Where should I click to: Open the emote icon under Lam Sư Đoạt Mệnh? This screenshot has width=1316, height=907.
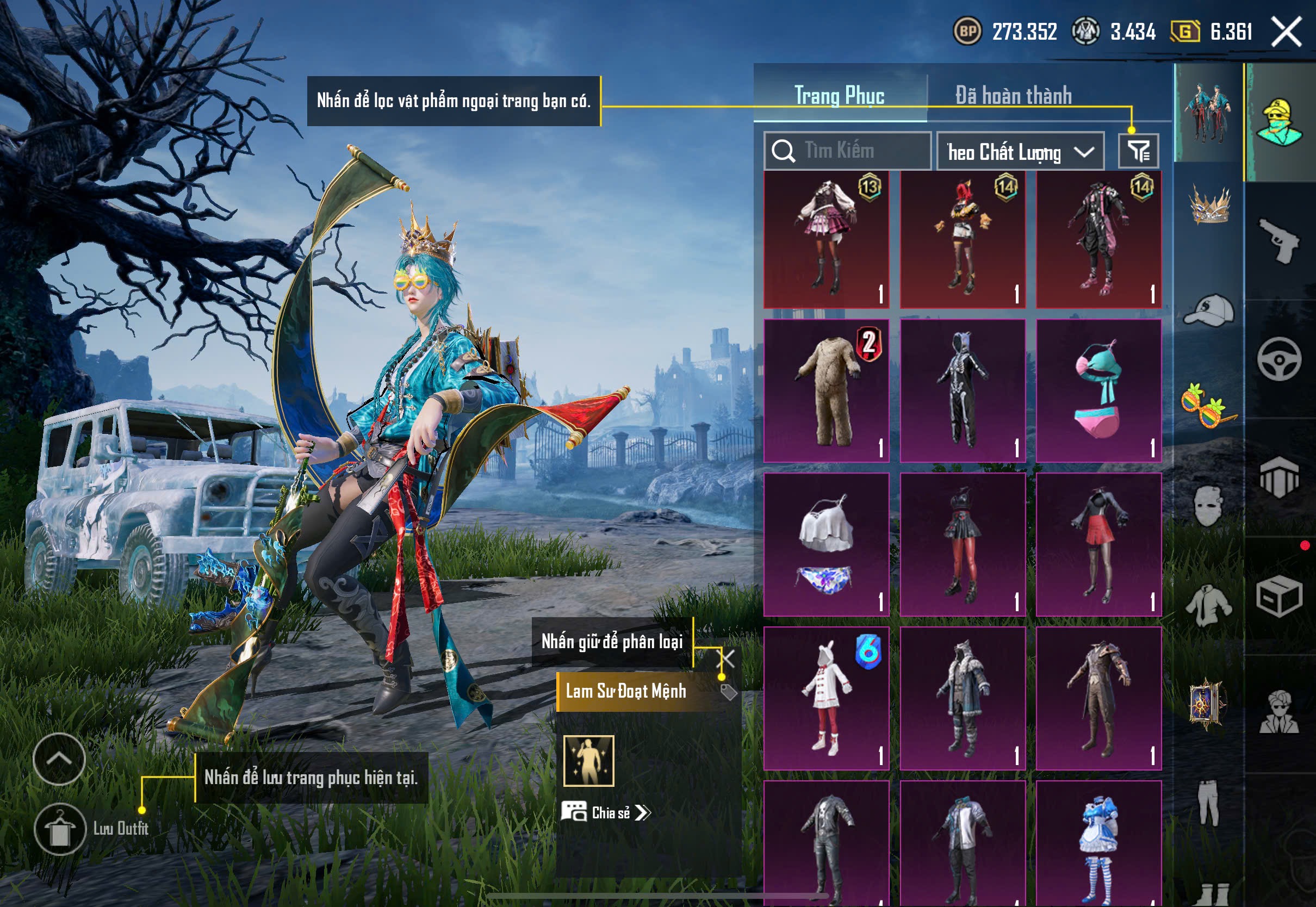pyautogui.click(x=589, y=761)
